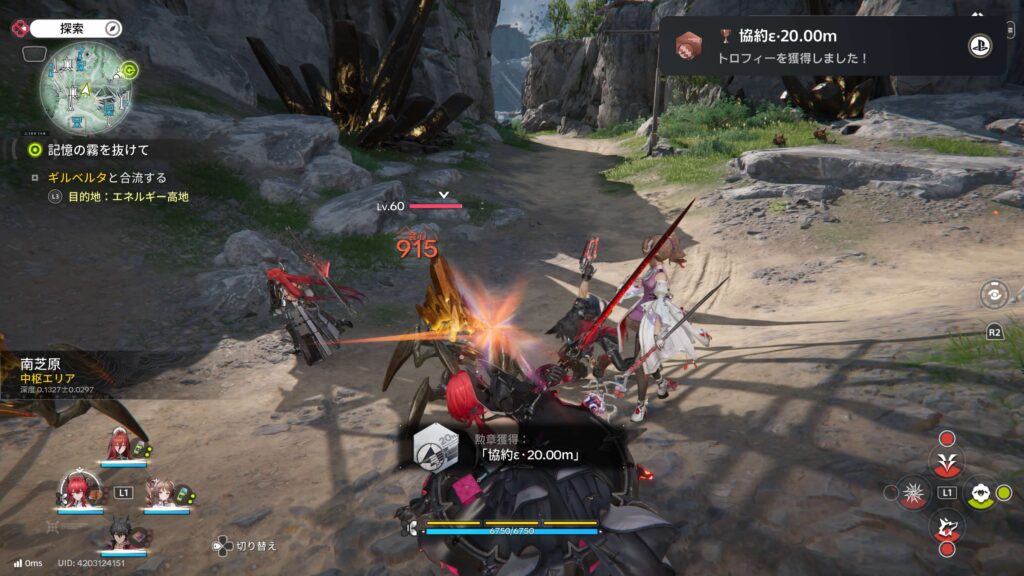Switch to the black-haired party member portrait
Screen dimensions: 1024x576
[x=119, y=535]
